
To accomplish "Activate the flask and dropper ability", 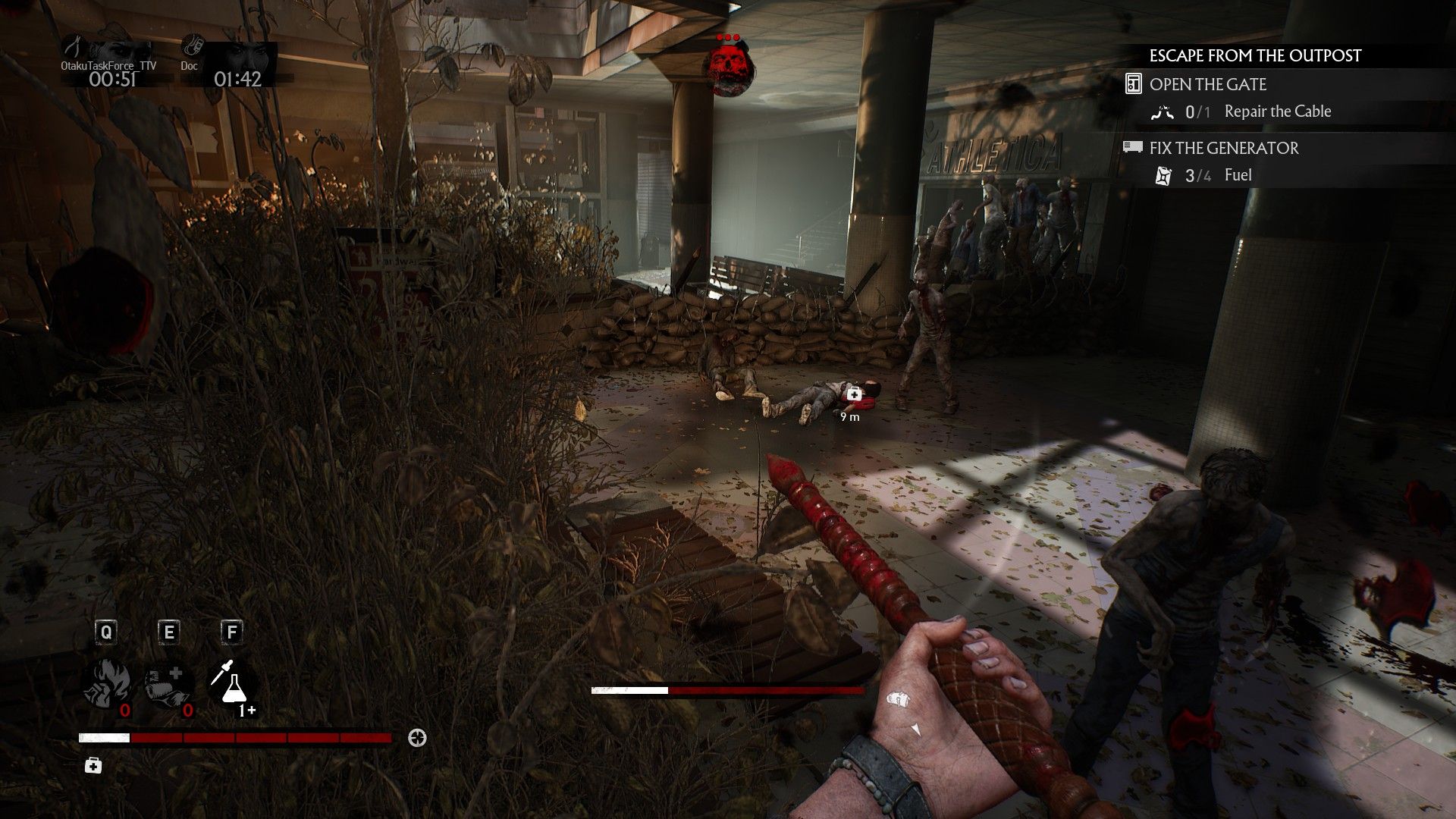I will [232, 682].
